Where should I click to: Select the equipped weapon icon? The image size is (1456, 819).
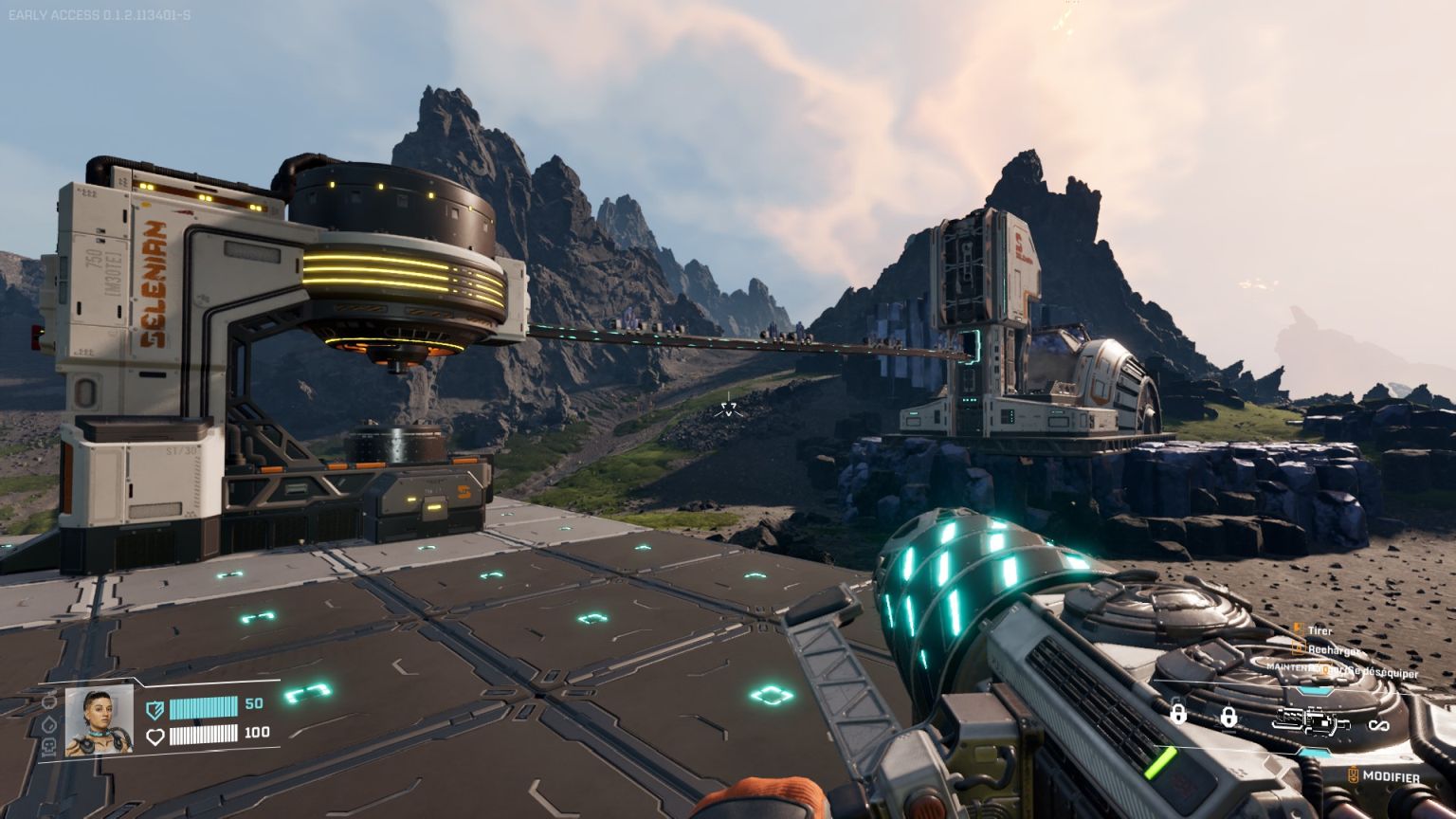pos(1311,722)
